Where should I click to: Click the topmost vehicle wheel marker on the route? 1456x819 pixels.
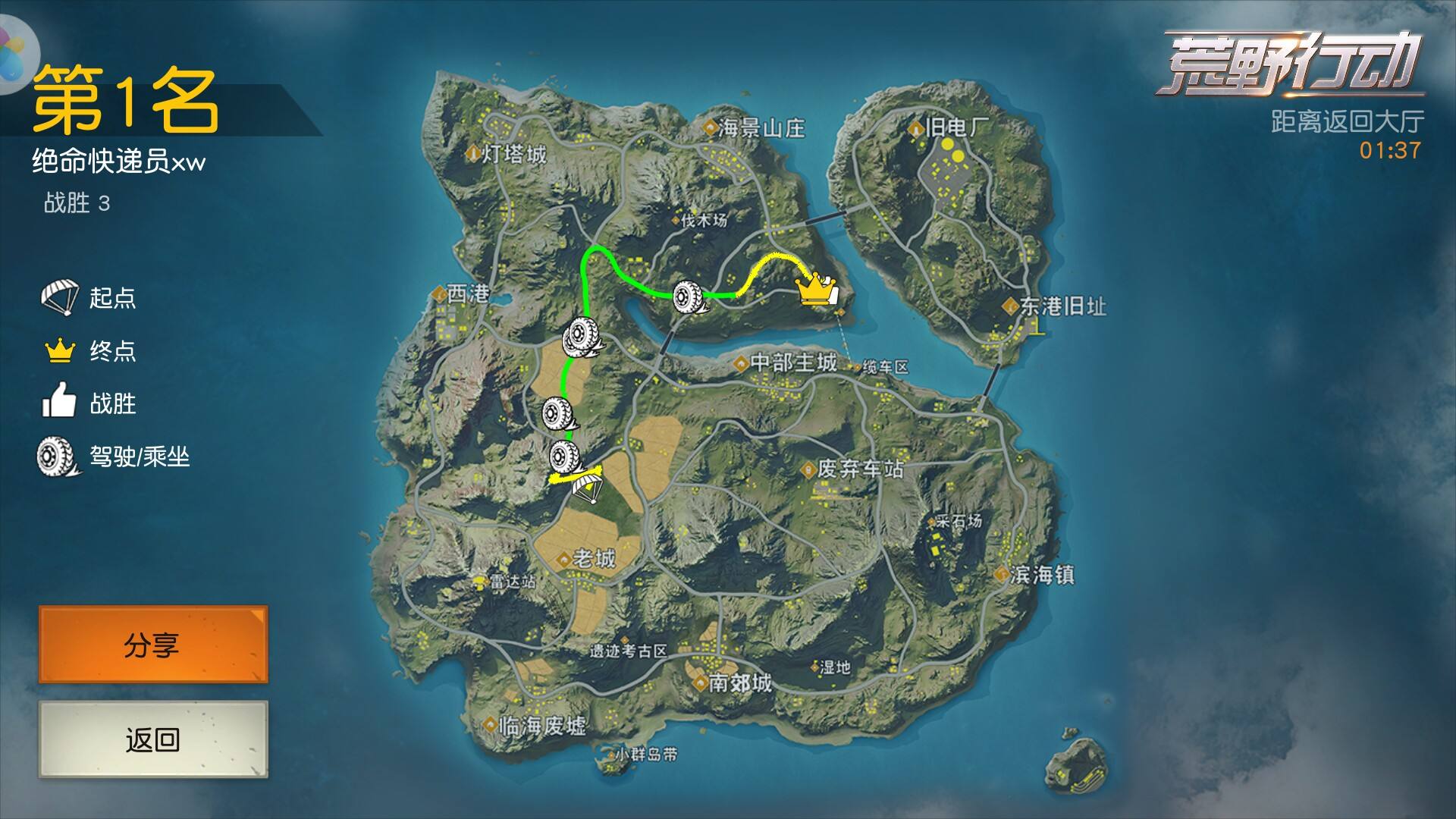click(x=689, y=296)
